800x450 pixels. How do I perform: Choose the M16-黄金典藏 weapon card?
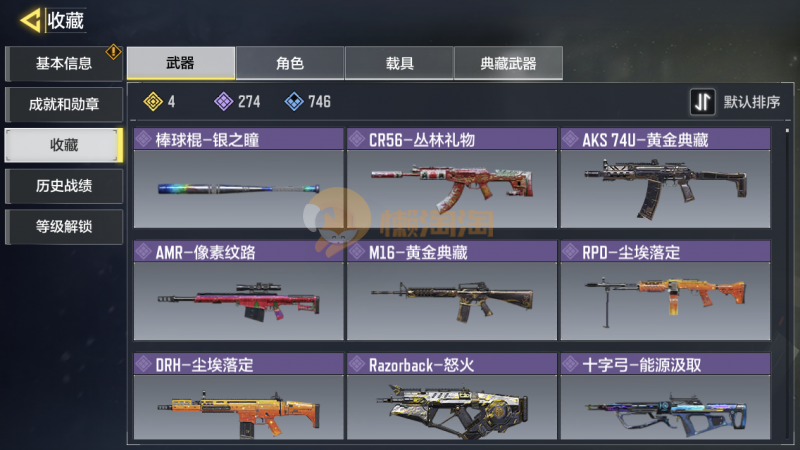(x=451, y=291)
